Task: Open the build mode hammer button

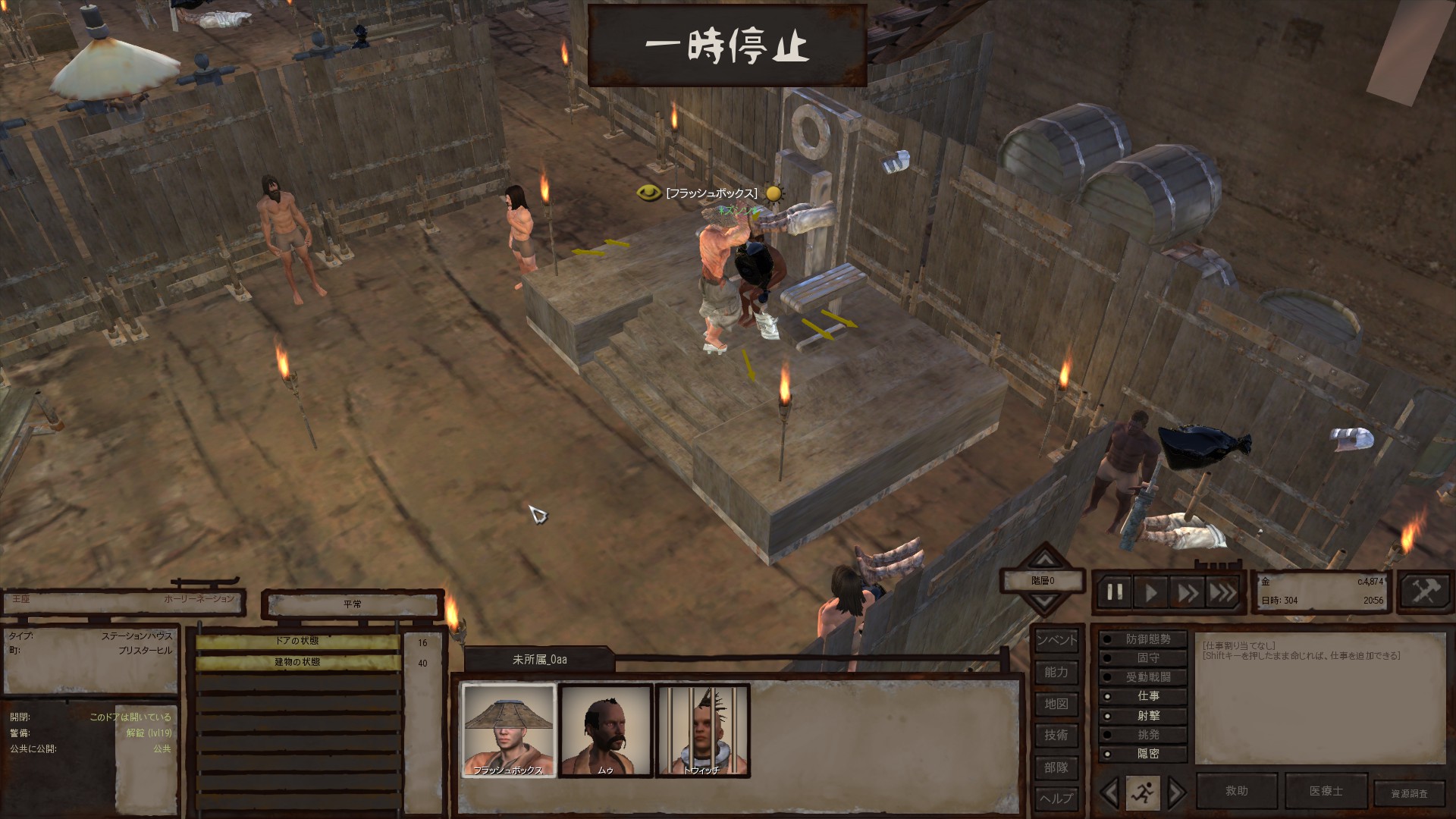Action: click(1425, 591)
